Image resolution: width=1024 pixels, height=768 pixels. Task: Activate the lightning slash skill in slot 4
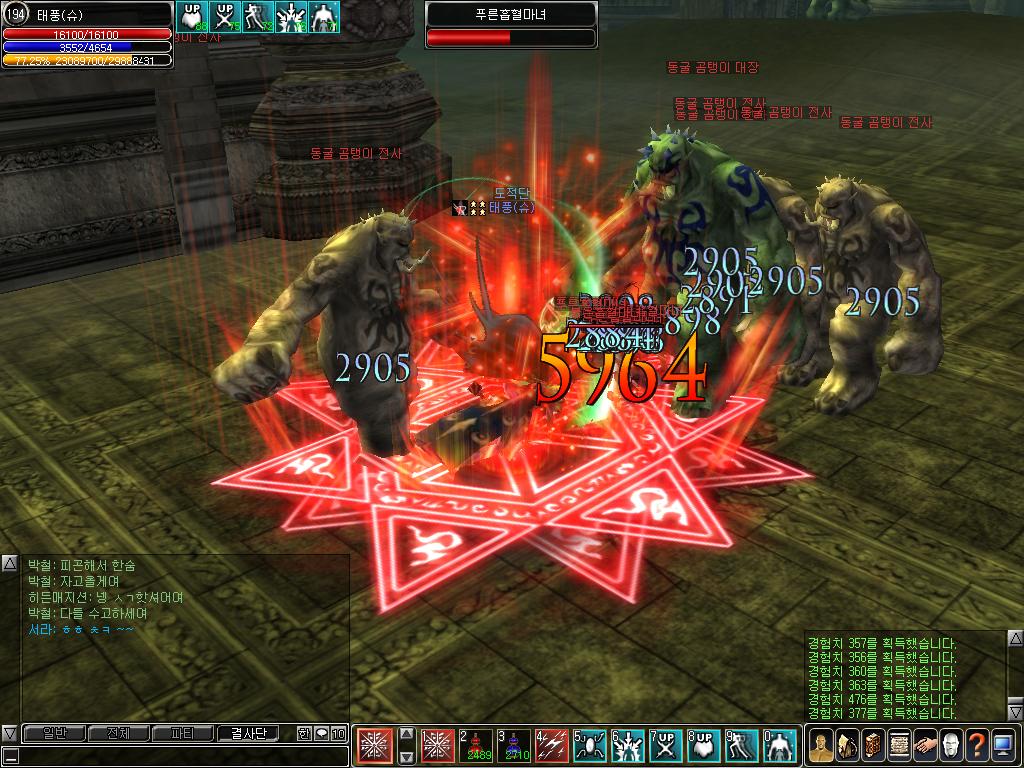(x=551, y=744)
